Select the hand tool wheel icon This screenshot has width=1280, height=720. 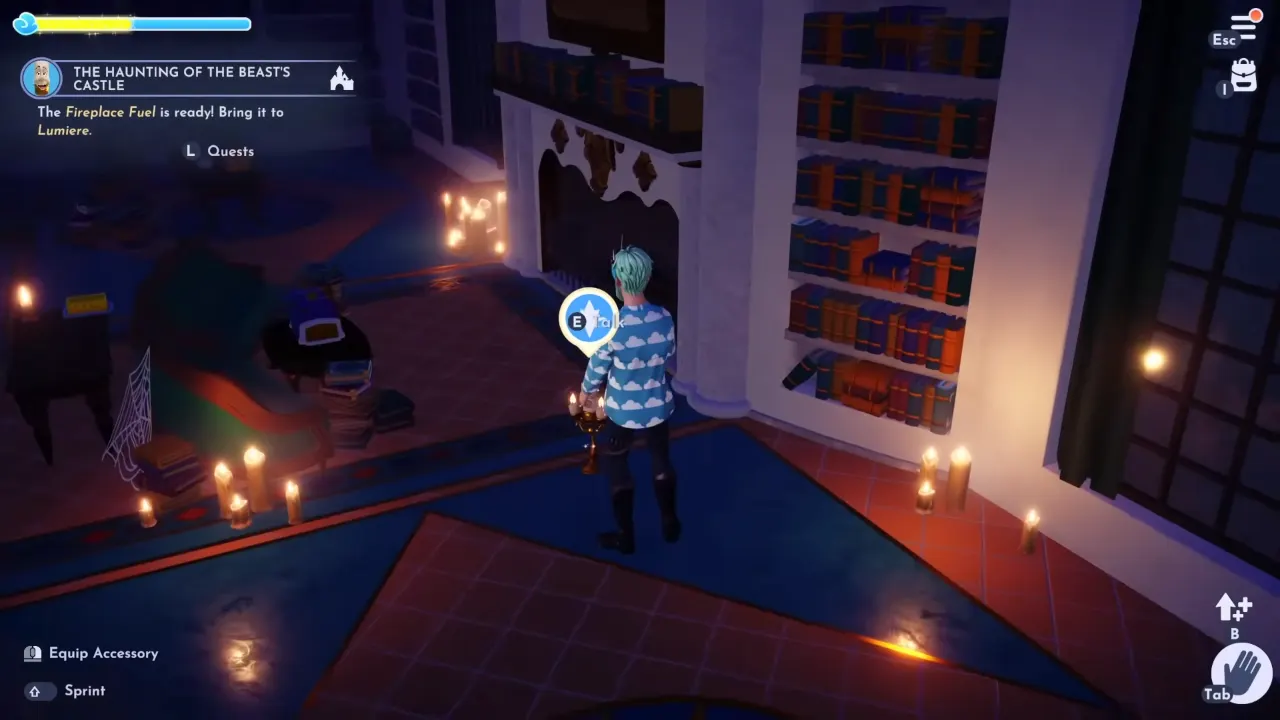point(1241,673)
